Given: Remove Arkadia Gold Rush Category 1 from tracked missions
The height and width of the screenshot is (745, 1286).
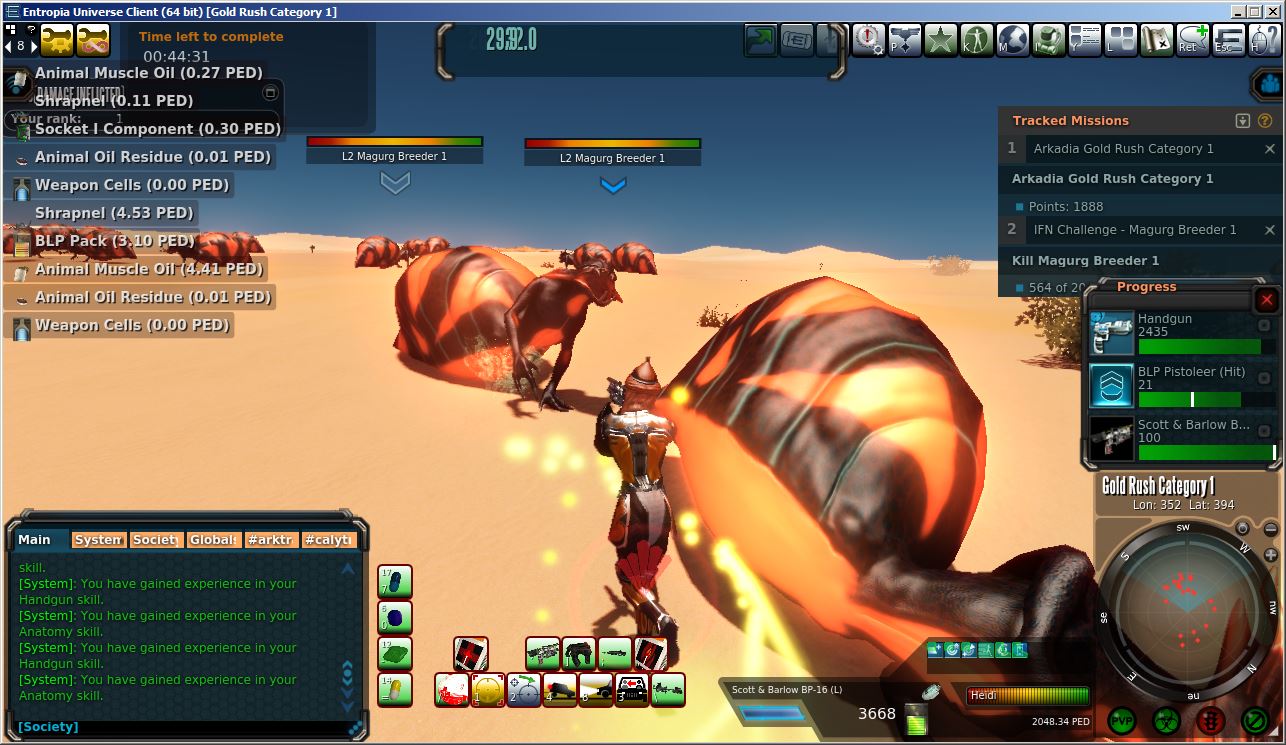Looking at the screenshot, I should tap(1270, 149).
